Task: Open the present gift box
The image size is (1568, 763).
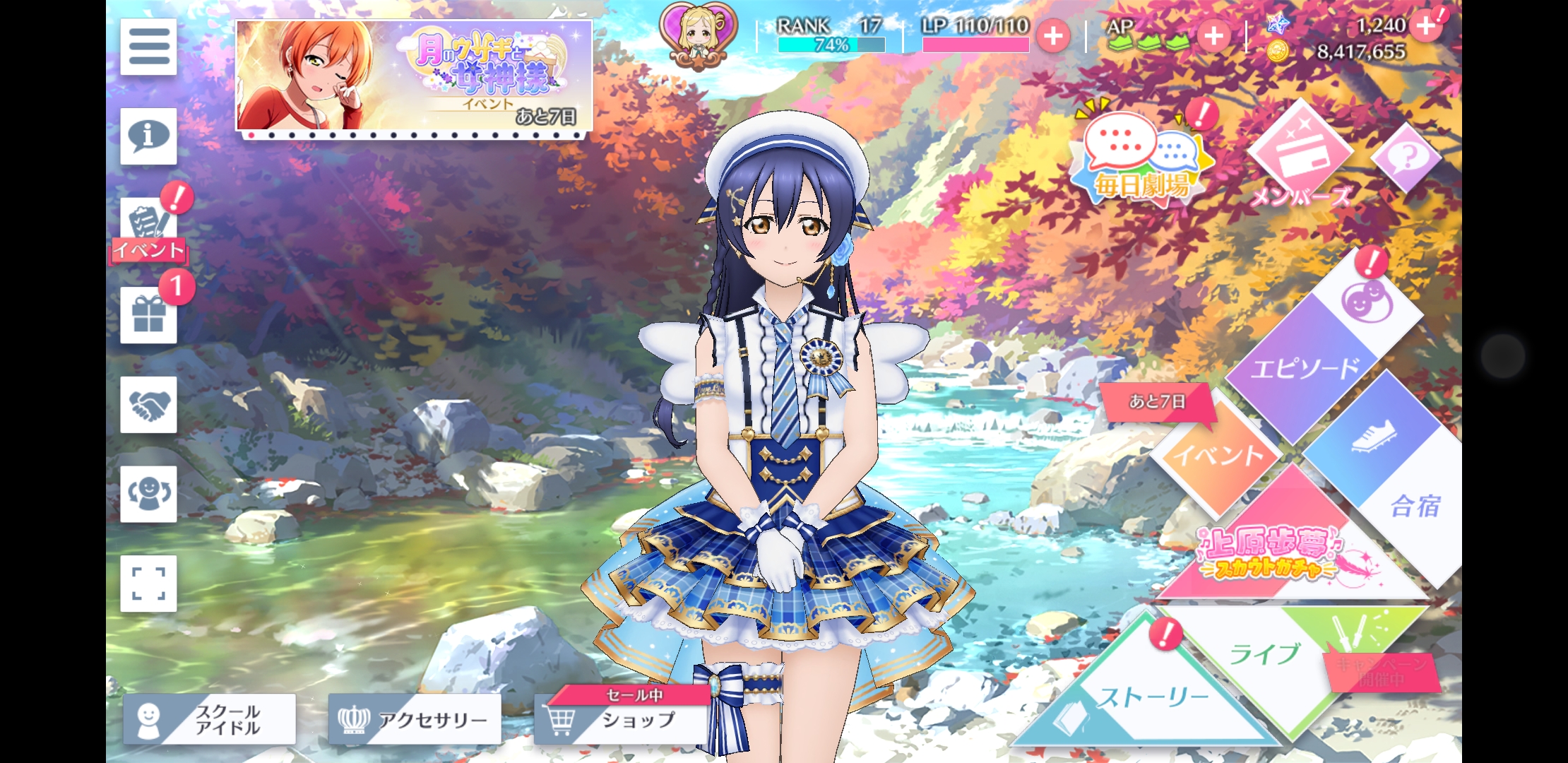Action: [148, 315]
